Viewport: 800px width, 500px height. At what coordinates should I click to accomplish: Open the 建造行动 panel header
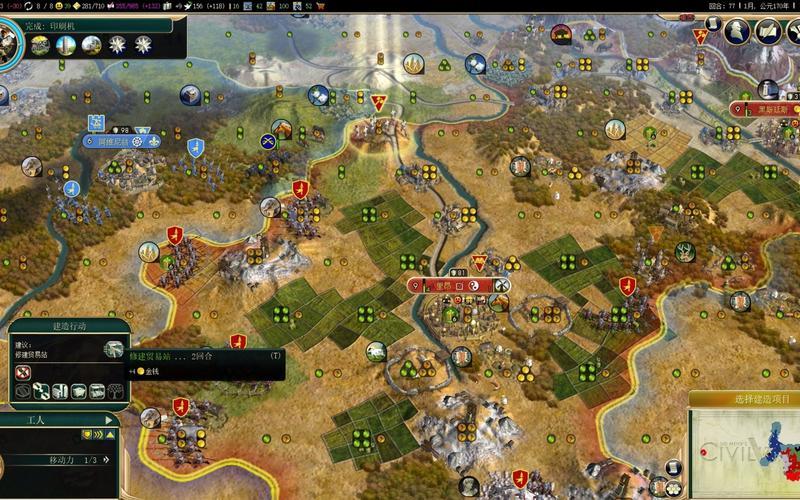click(69, 326)
